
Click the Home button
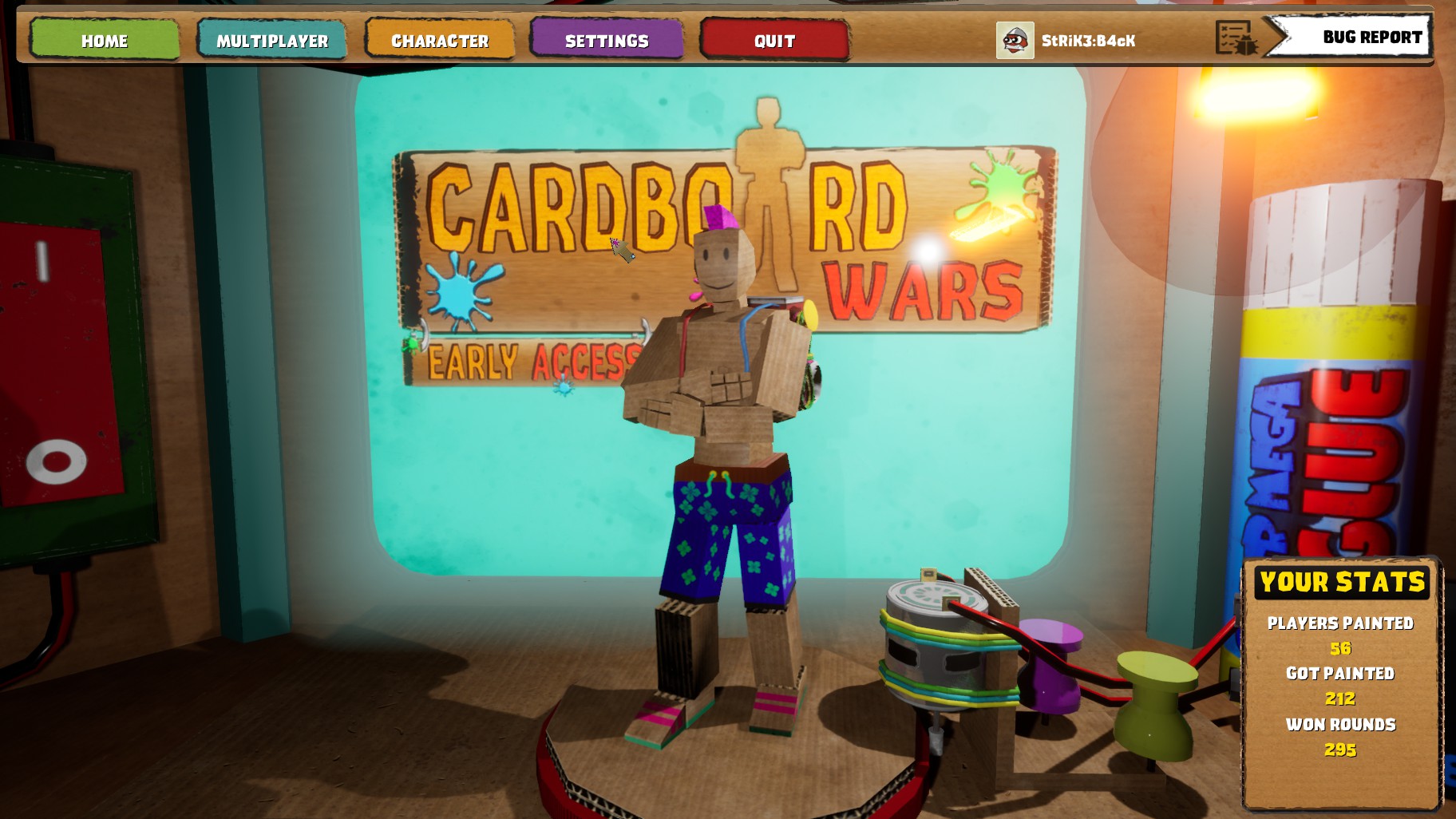(104, 41)
